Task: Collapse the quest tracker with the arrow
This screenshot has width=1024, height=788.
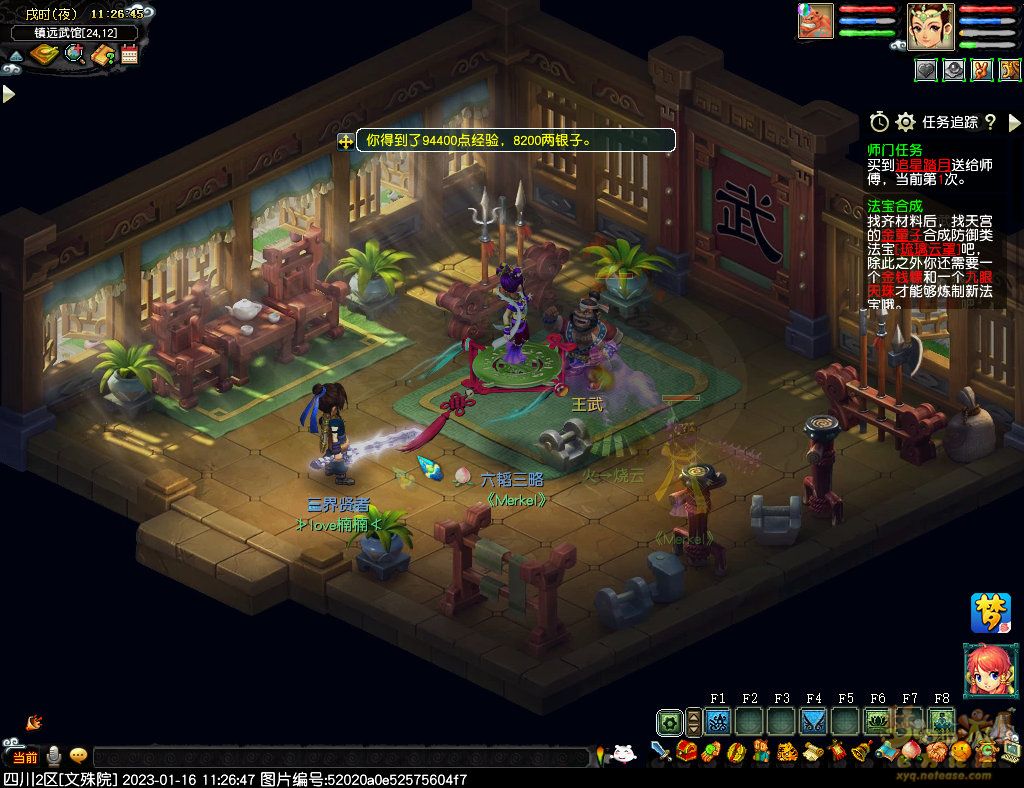Action: pyautogui.click(x=1014, y=122)
